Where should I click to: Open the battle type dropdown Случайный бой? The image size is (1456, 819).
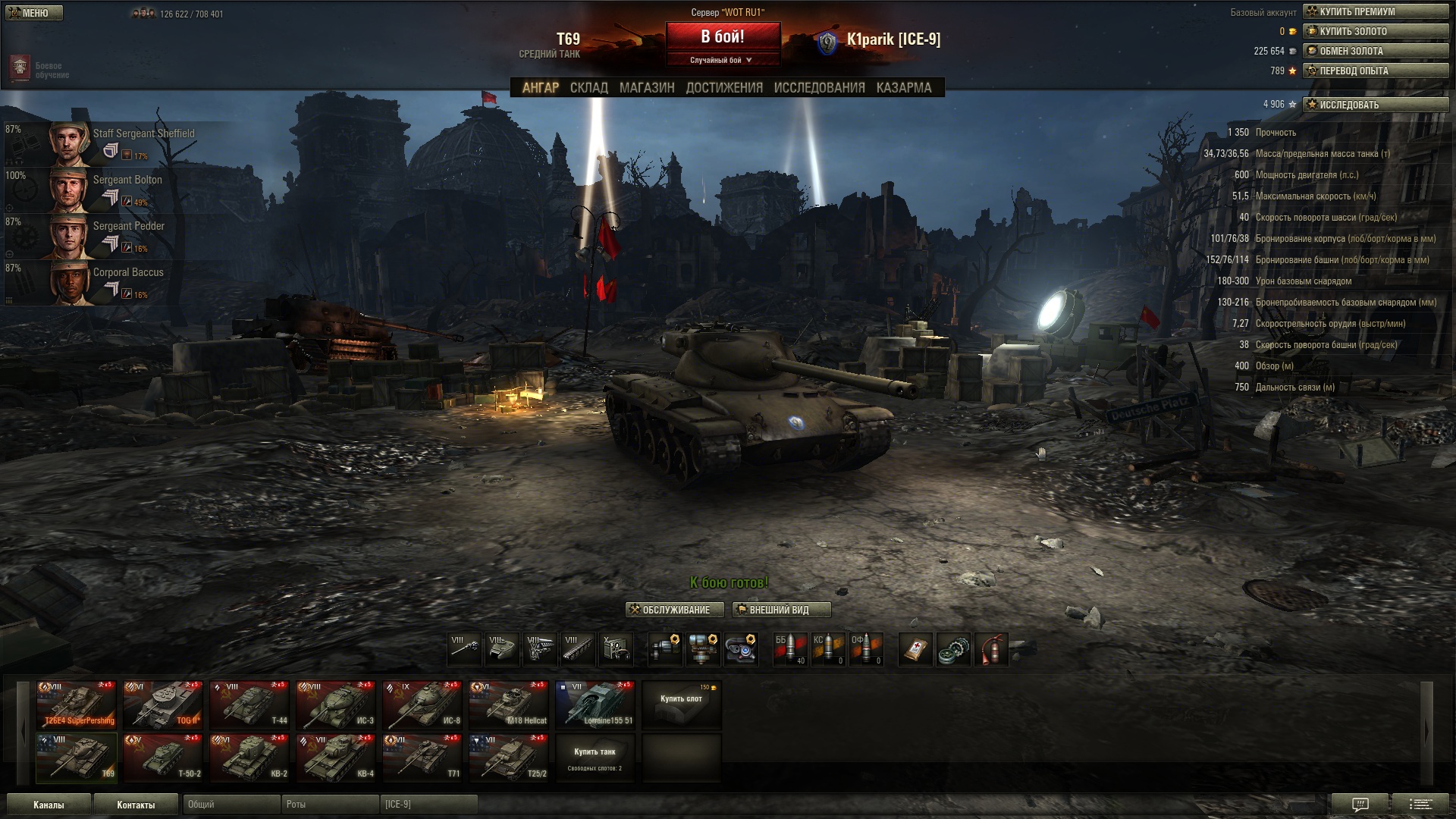pyautogui.click(x=721, y=60)
